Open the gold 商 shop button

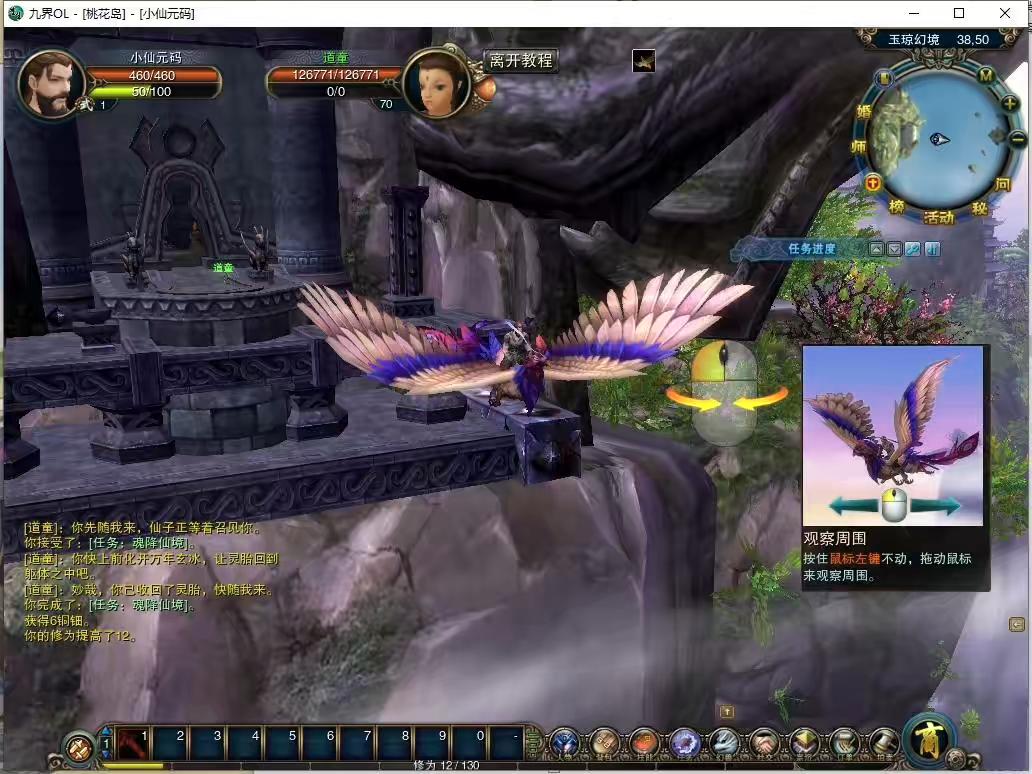coord(929,741)
